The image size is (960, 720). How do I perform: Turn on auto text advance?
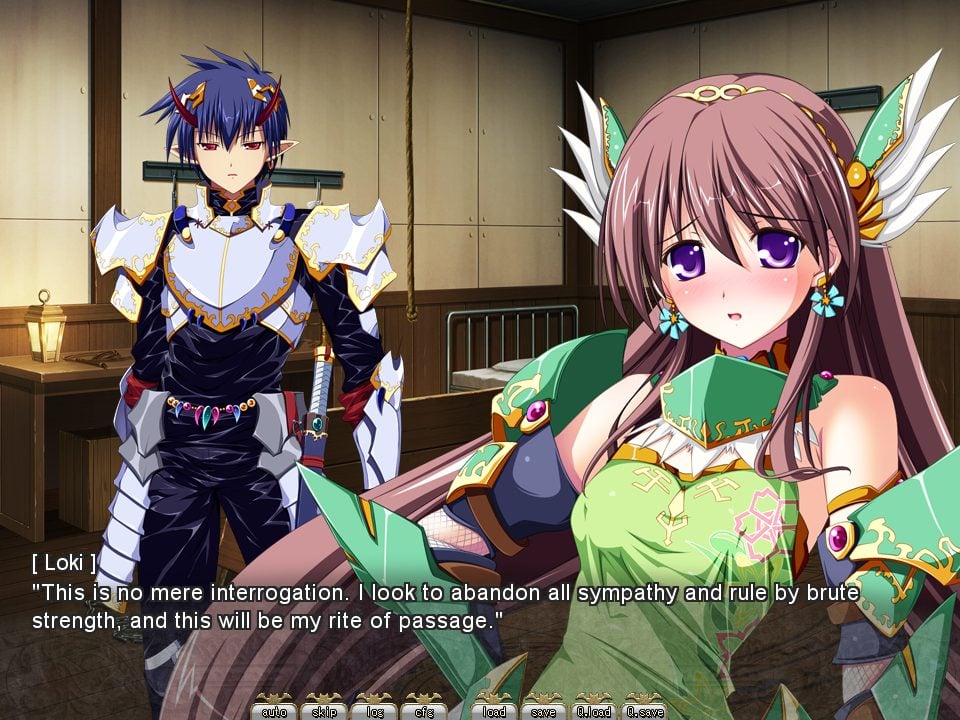[x=274, y=710]
